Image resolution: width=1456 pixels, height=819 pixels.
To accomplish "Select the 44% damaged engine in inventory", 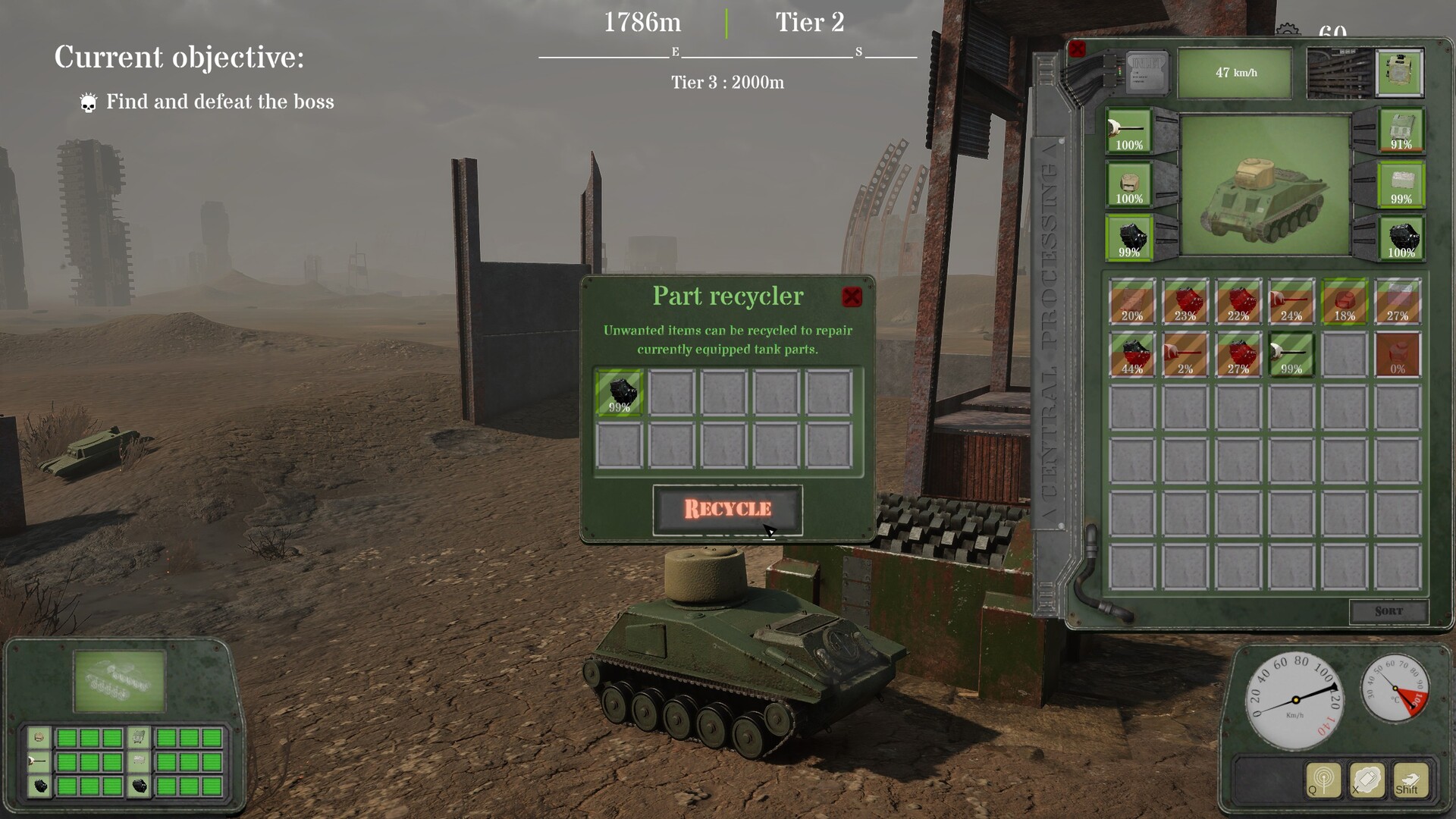I will pyautogui.click(x=1132, y=355).
